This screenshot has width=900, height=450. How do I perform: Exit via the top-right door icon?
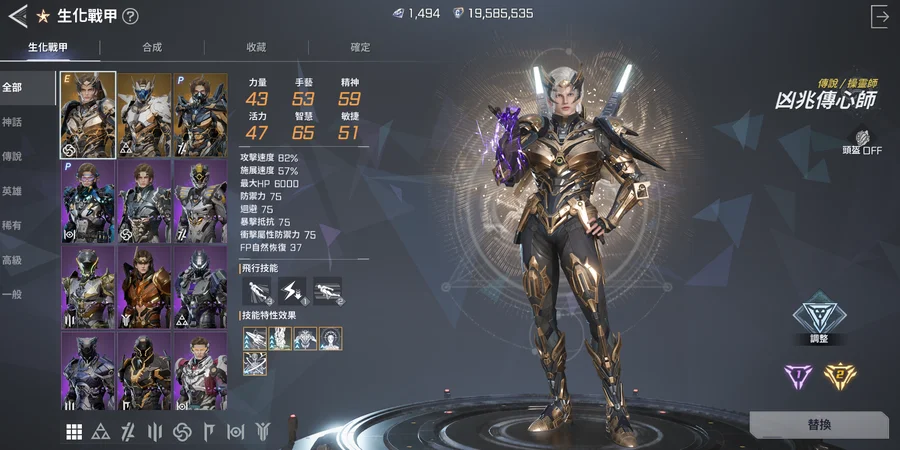[x=880, y=16]
